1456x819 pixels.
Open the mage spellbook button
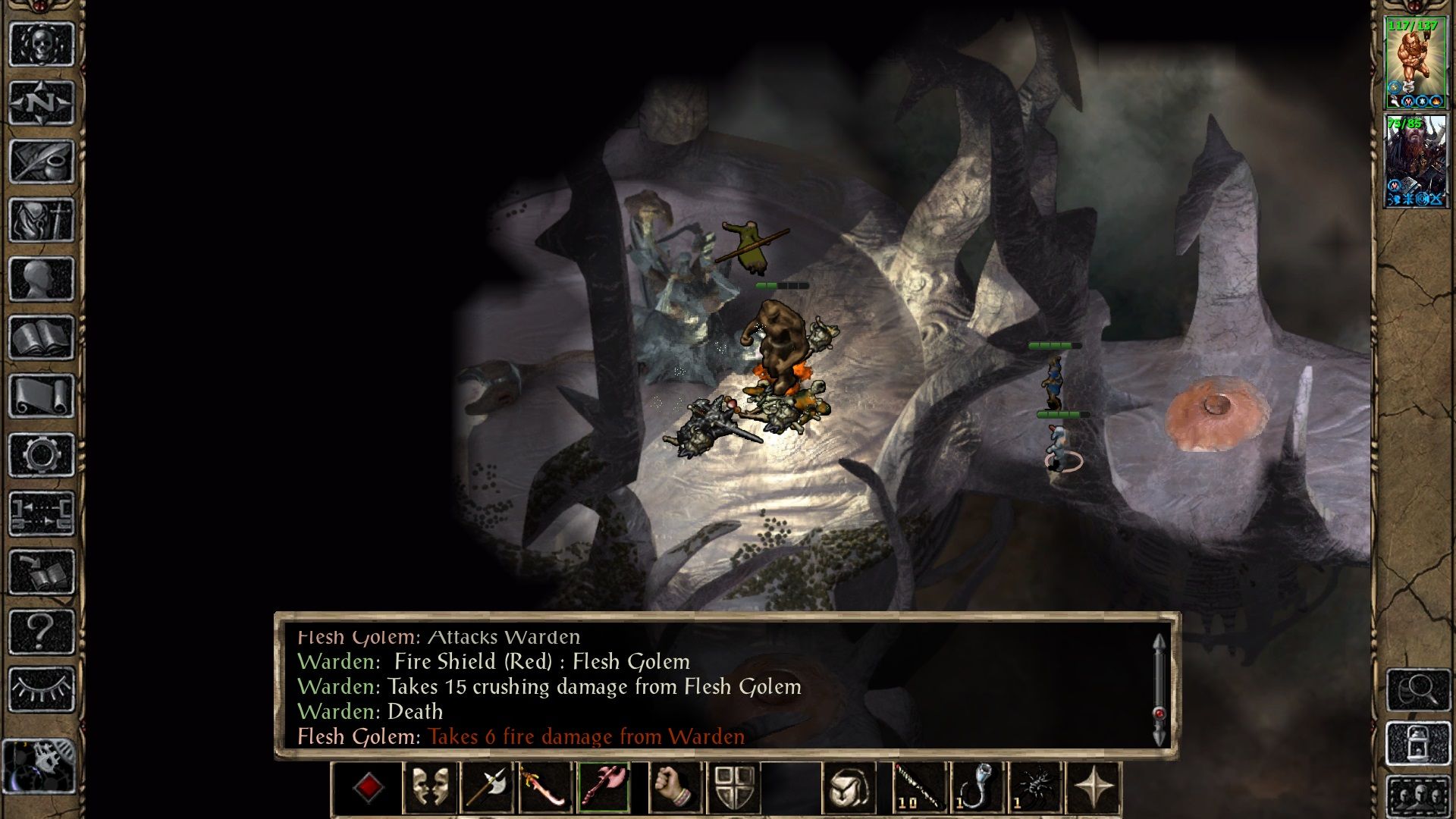42,337
